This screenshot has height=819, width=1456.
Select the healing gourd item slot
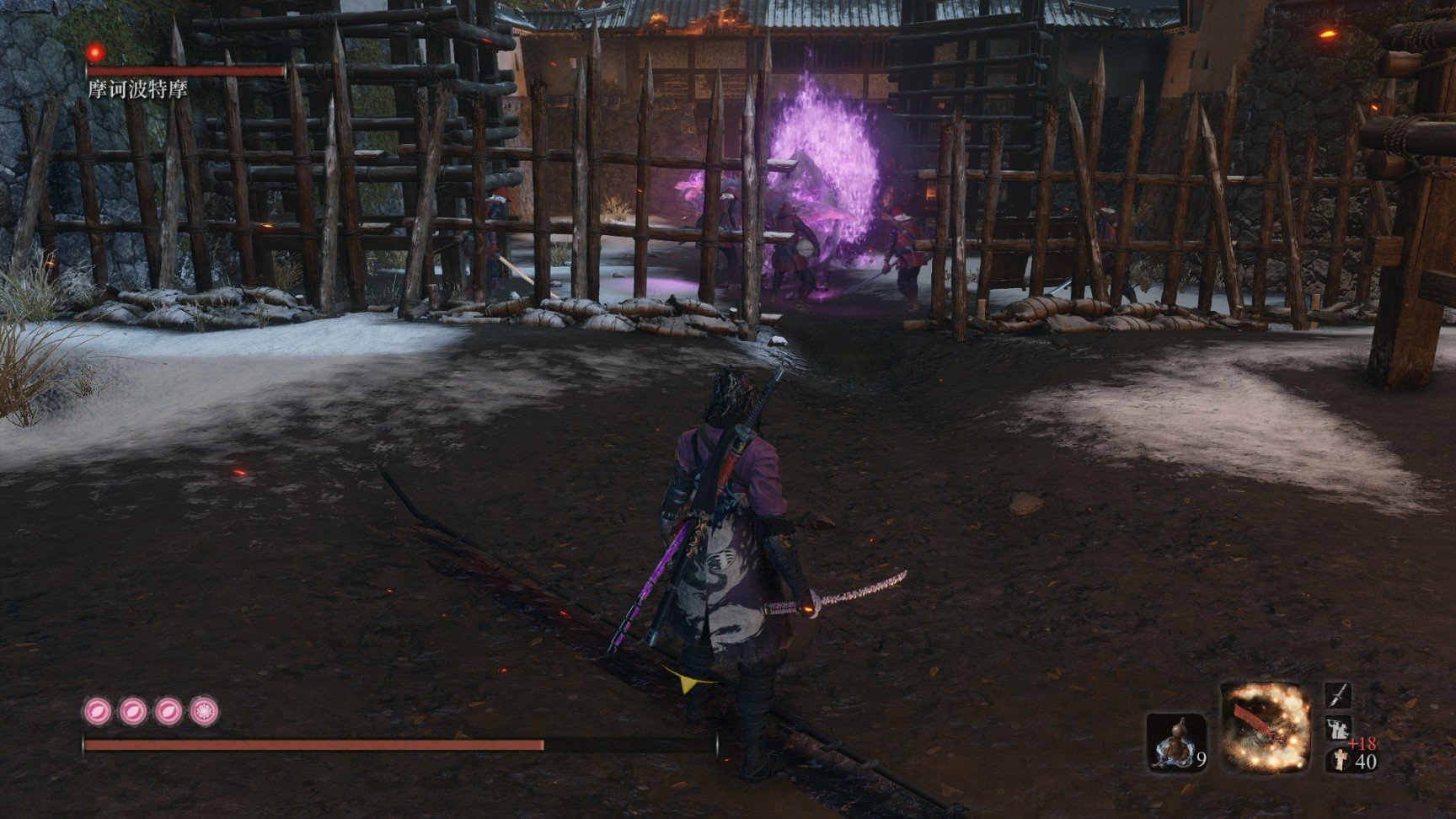pyautogui.click(x=1175, y=741)
